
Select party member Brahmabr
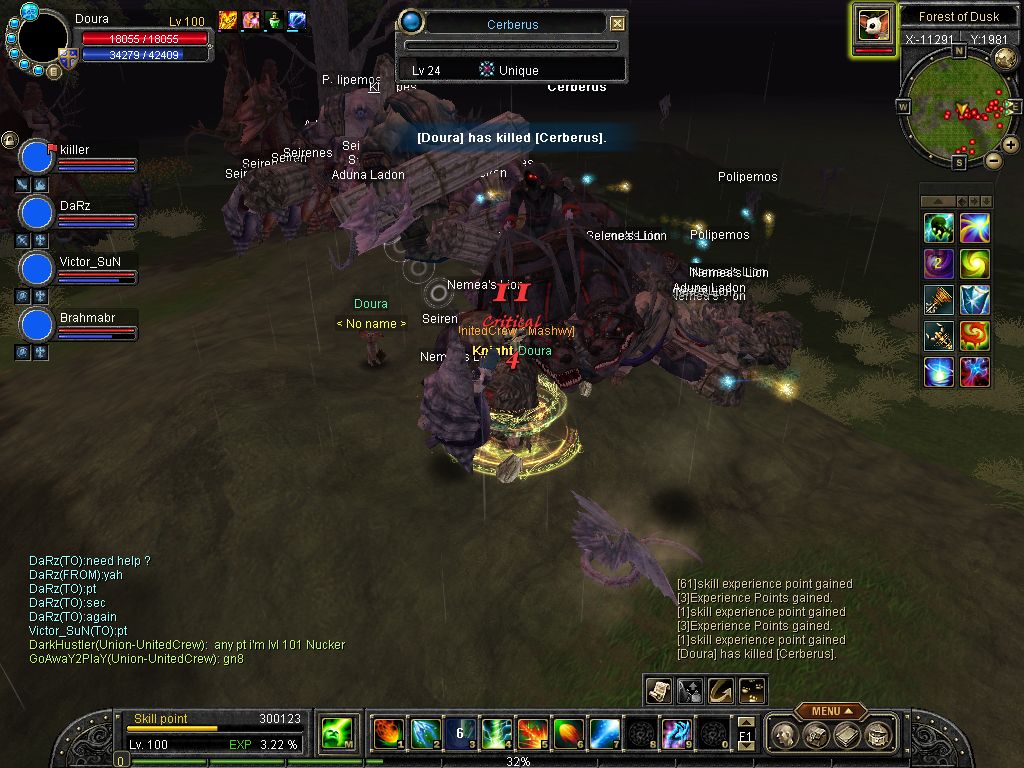[37, 325]
